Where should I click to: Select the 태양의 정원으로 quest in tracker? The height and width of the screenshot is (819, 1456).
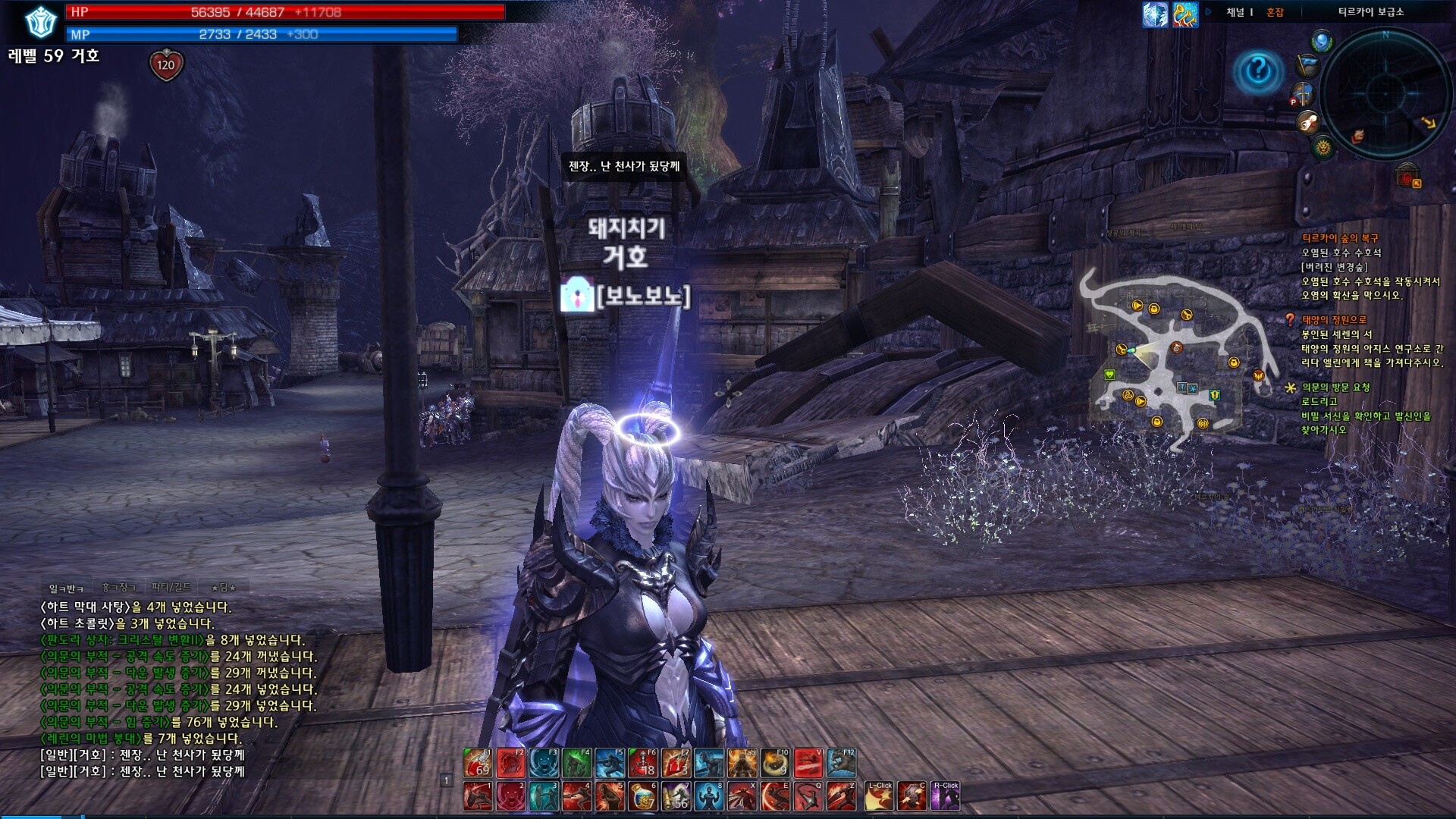click(1335, 320)
